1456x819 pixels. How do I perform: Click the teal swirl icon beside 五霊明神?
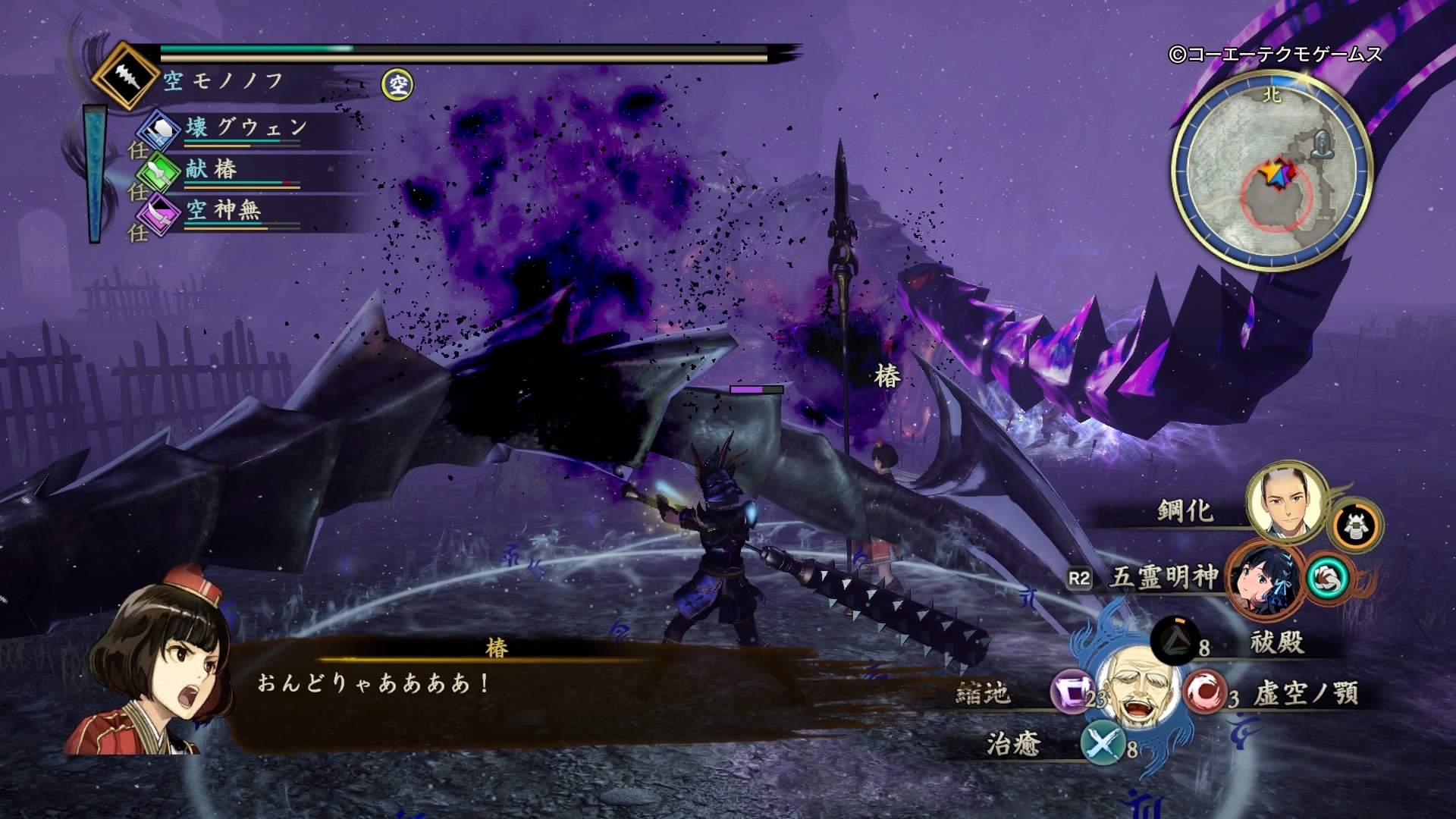pos(1329,579)
